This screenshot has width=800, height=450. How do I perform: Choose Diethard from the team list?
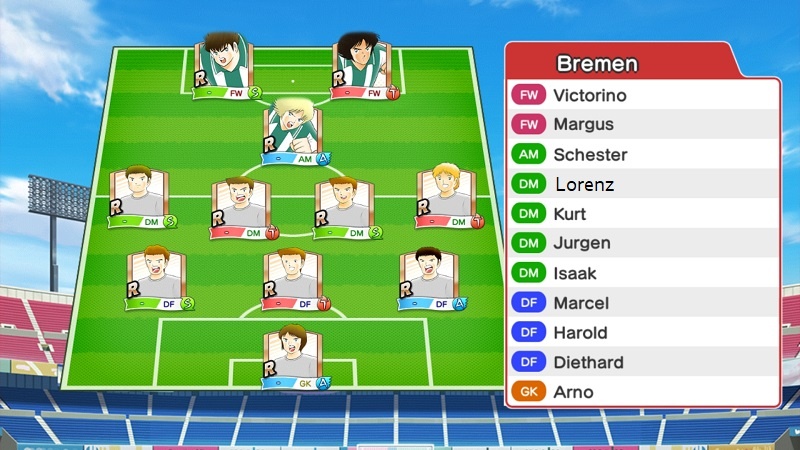click(640, 362)
